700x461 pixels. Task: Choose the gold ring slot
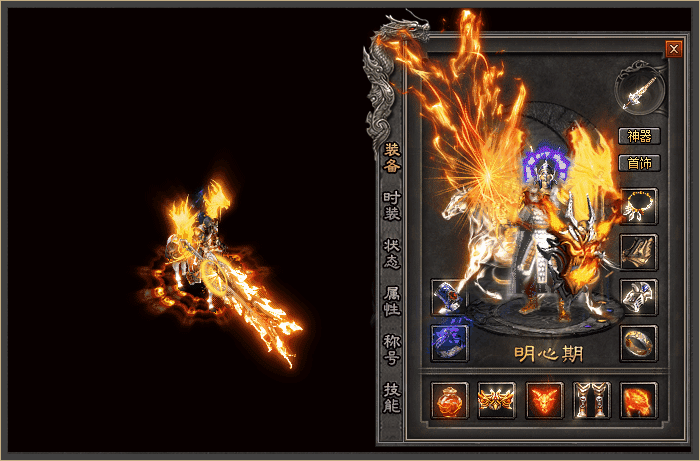pyautogui.click(x=638, y=343)
